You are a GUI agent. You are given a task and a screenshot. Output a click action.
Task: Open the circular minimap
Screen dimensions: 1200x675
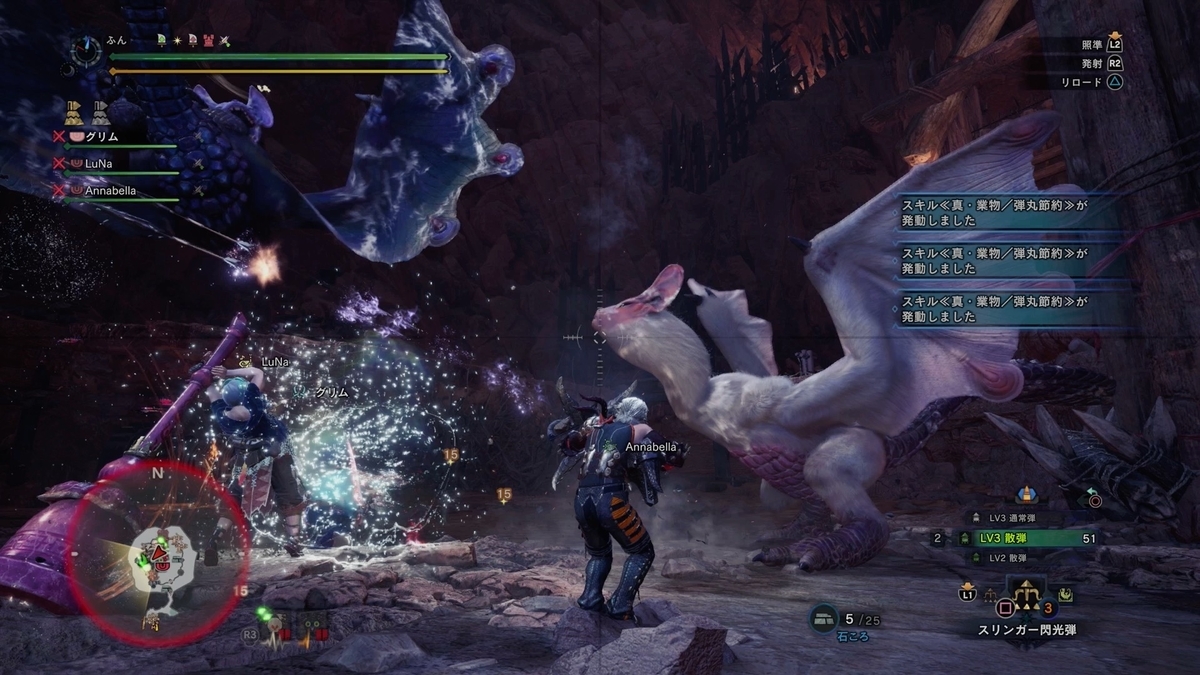pyautogui.click(x=157, y=553)
